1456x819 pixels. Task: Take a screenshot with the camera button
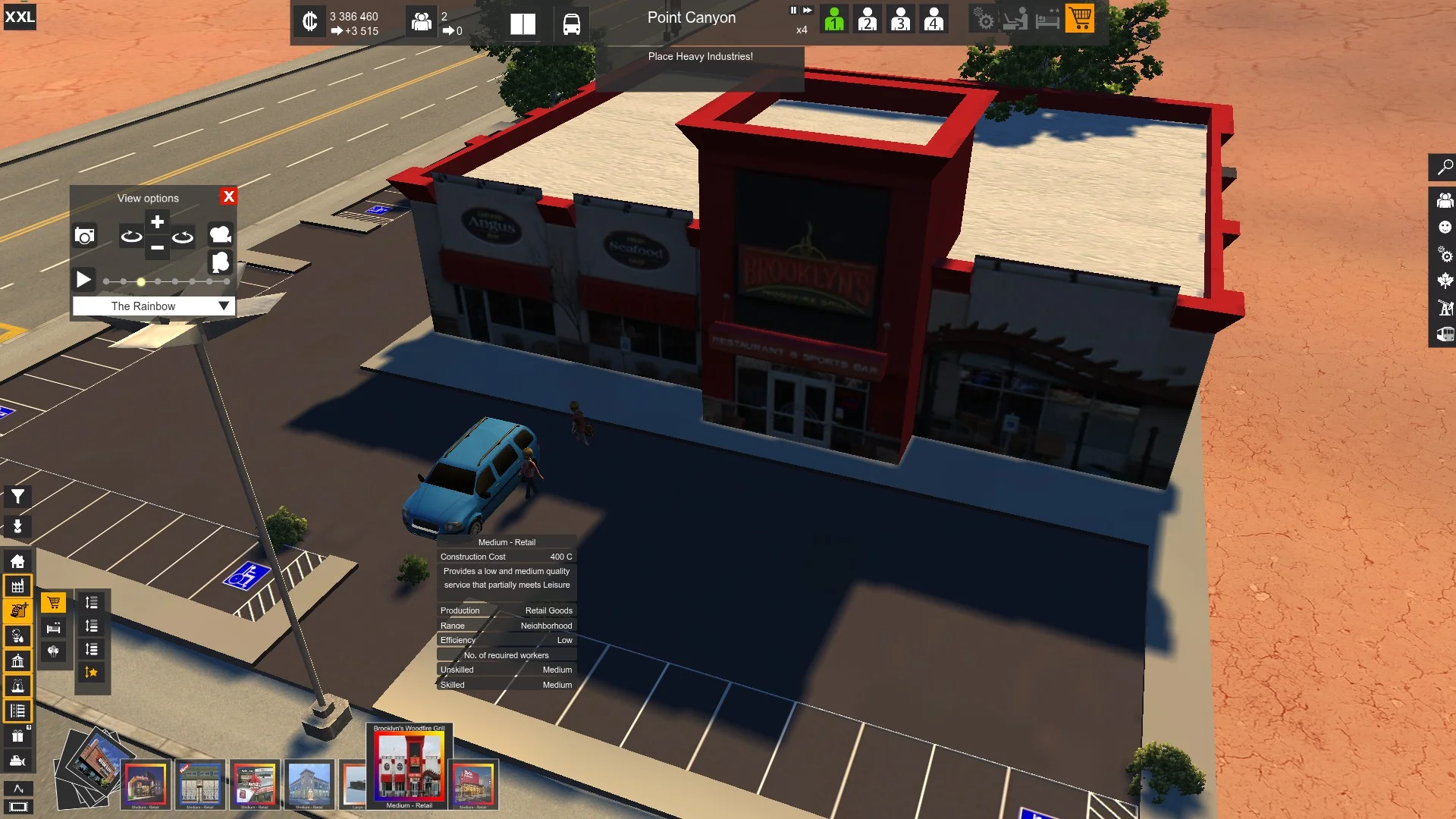pyautogui.click(x=85, y=236)
